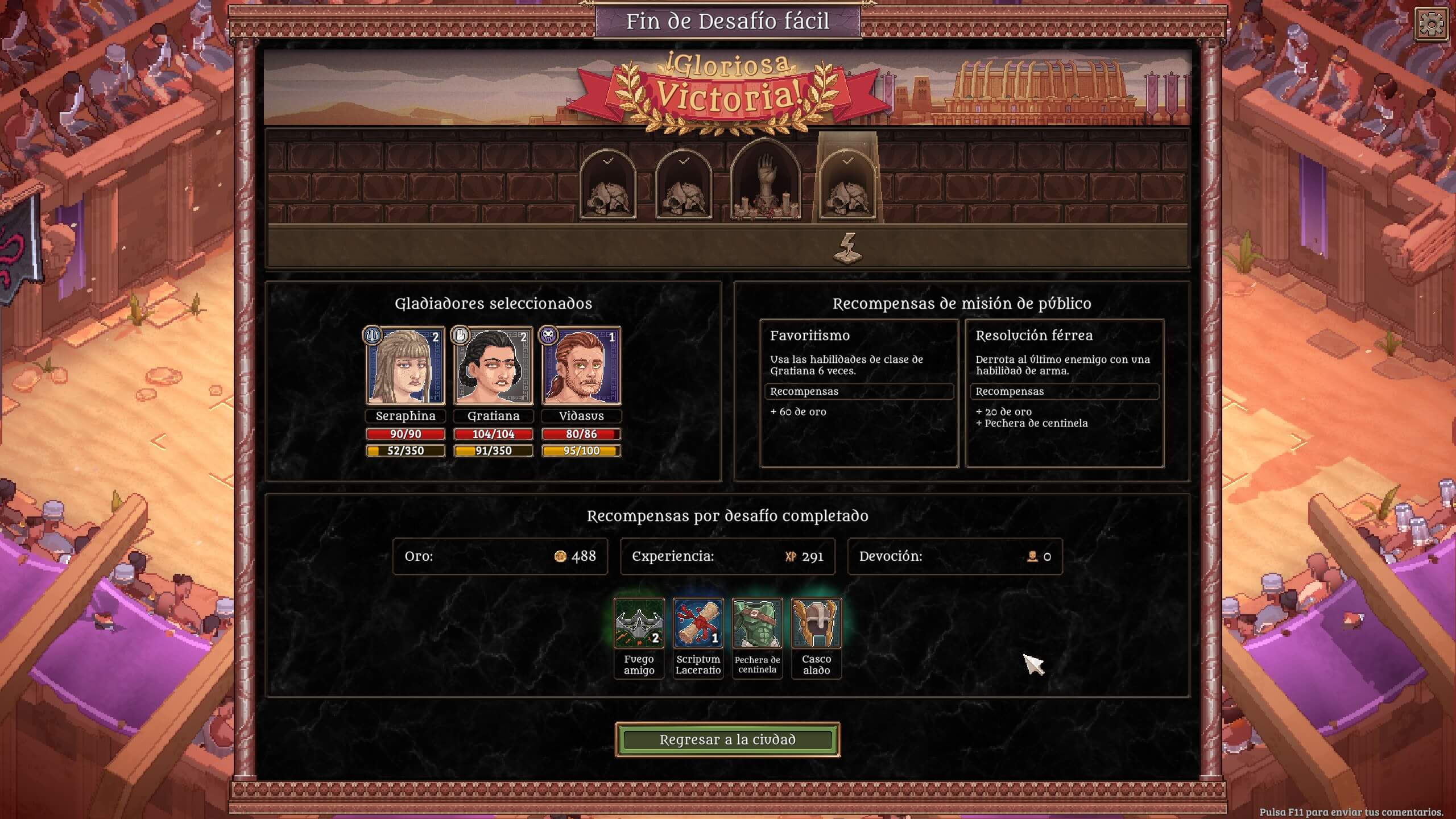Click the Casco alado helmet reward
1456x819 pixels.
(817, 623)
